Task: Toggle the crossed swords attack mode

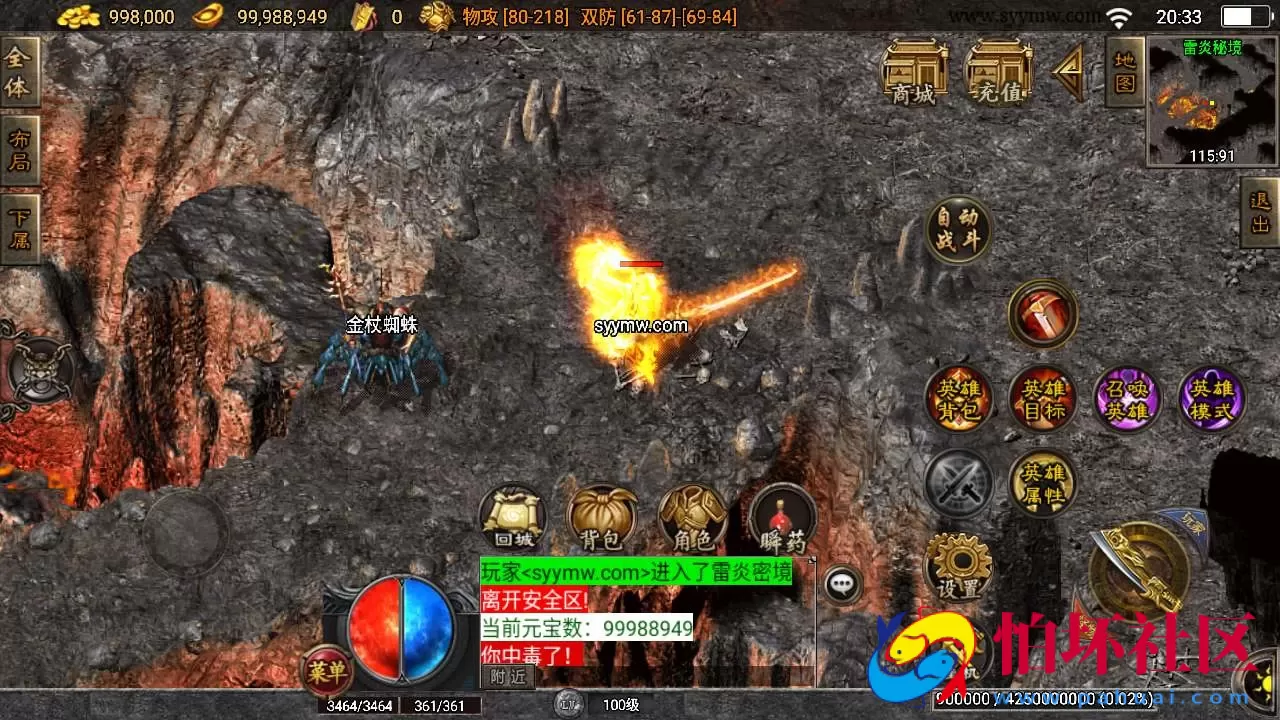Action: click(958, 483)
